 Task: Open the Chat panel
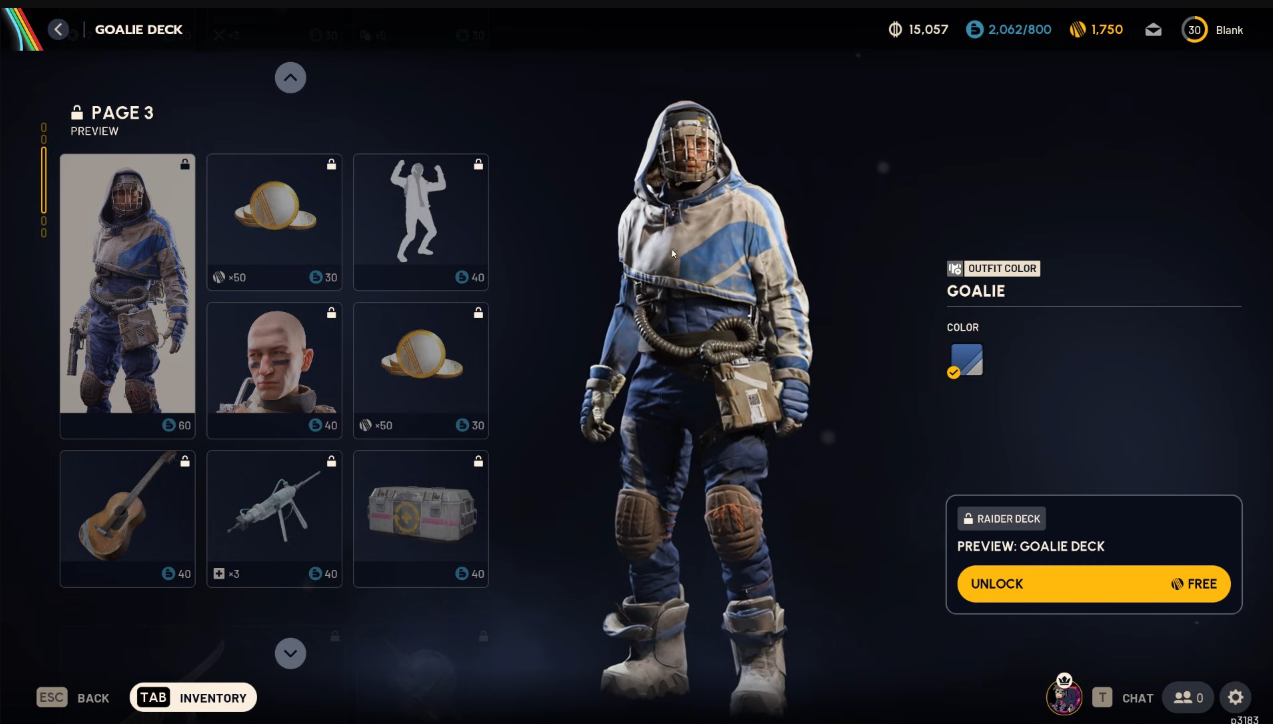[1126, 698]
